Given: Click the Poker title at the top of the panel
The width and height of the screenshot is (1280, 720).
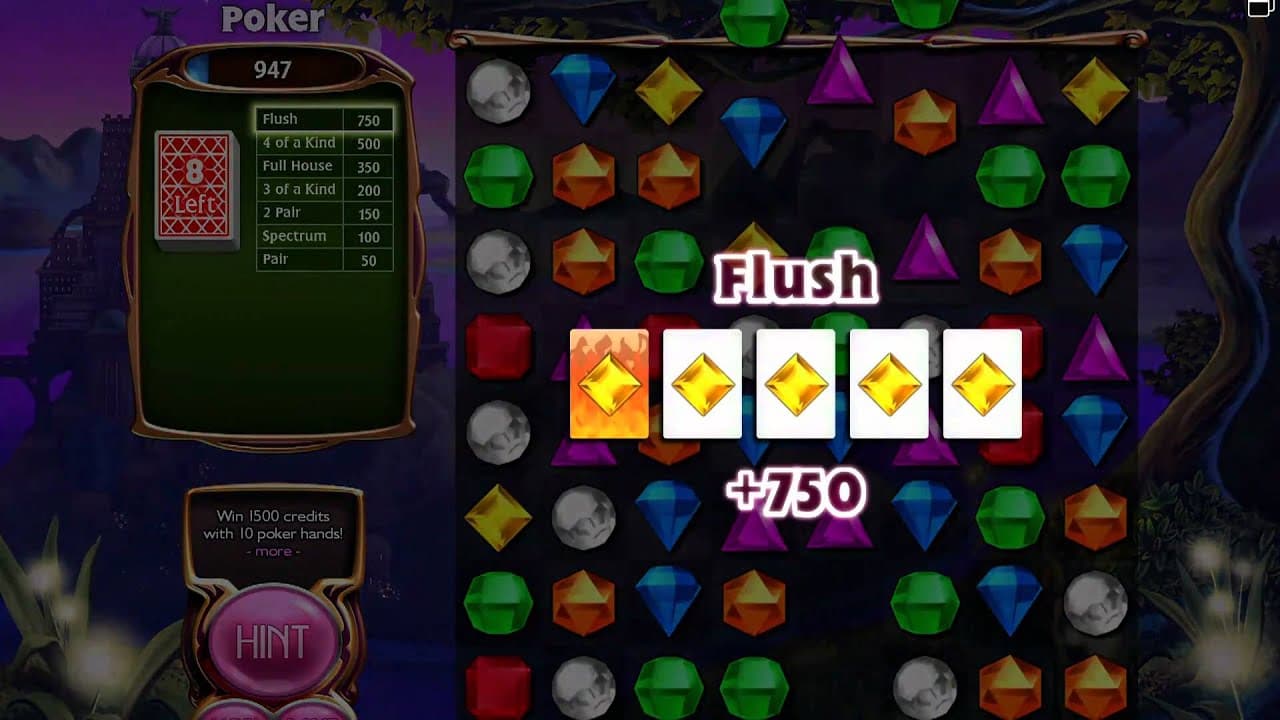Looking at the screenshot, I should coord(271,20).
